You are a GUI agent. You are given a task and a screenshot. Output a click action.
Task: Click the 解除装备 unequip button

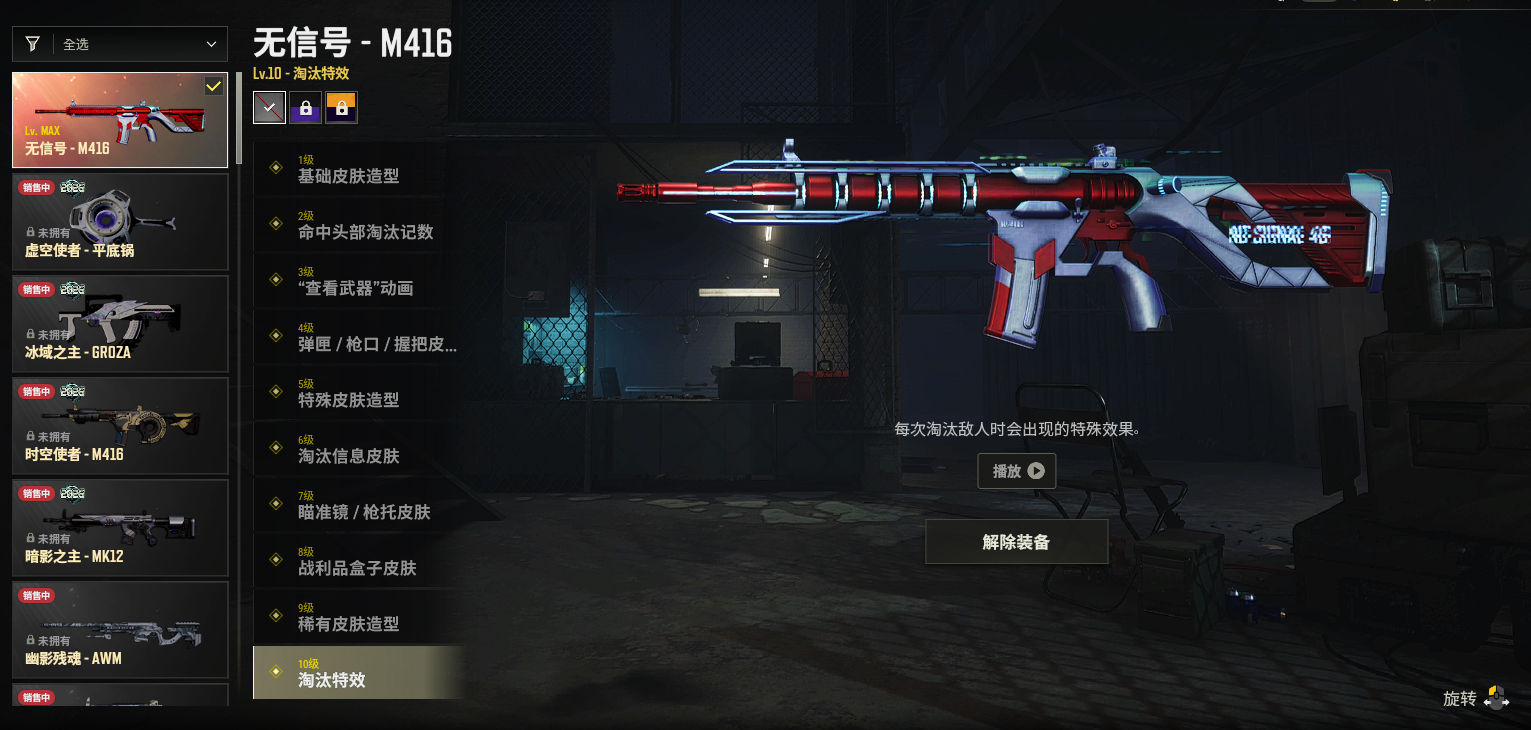click(1016, 542)
